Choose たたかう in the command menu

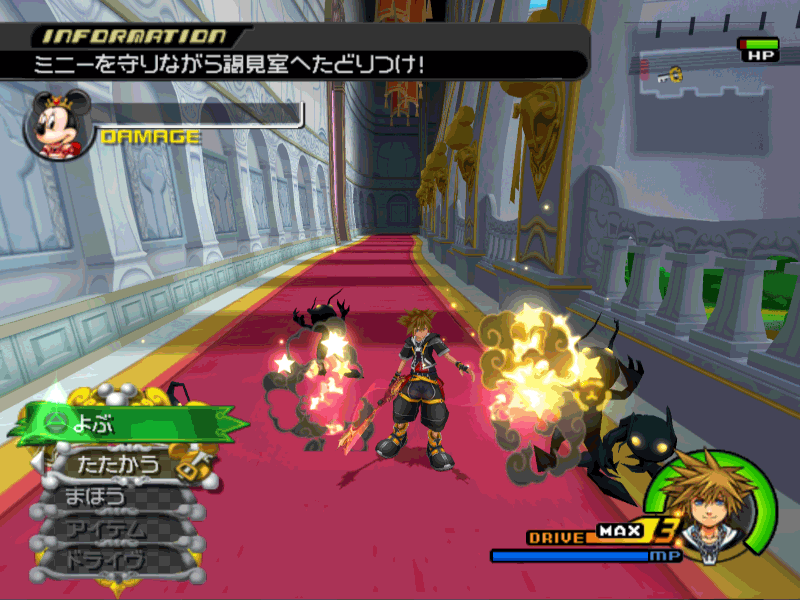pyautogui.click(x=118, y=463)
